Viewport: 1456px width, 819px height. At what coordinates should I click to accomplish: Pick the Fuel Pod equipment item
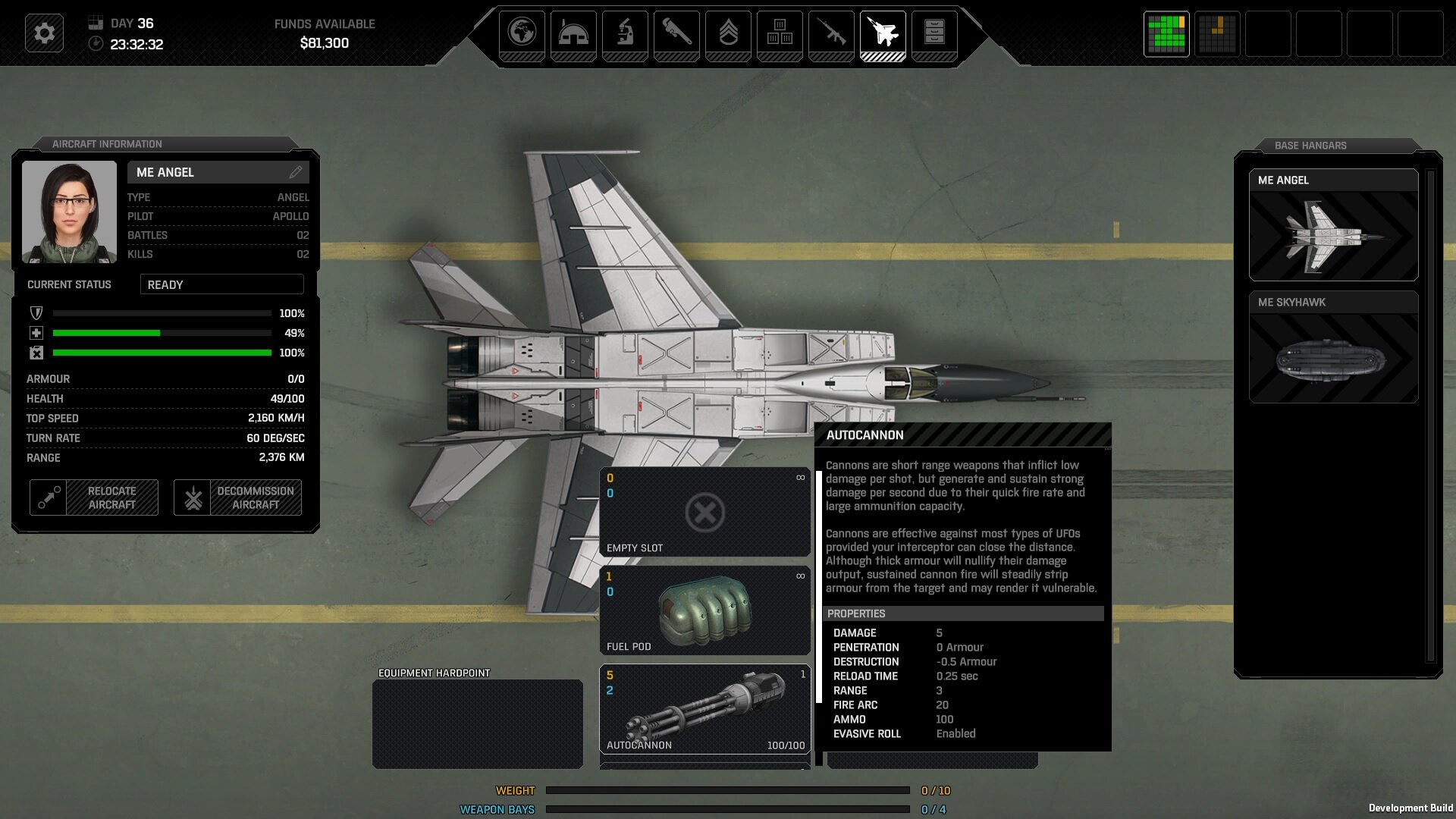(x=704, y=610)
